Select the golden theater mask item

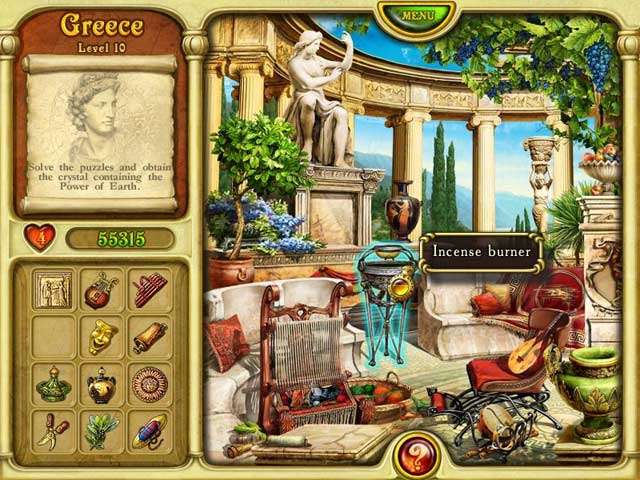click(101, 337)
